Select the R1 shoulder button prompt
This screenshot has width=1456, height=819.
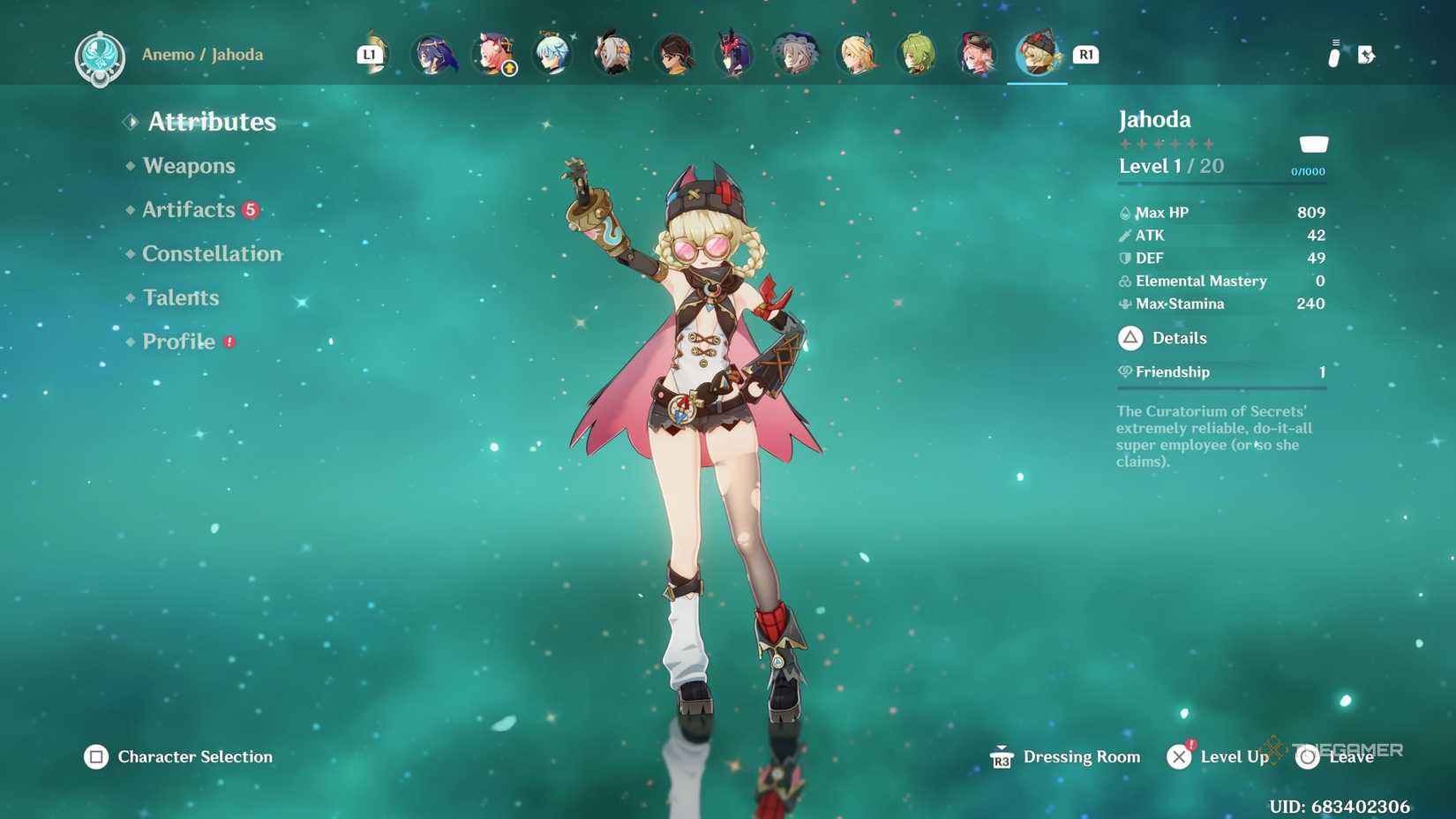pos(1085,55)
